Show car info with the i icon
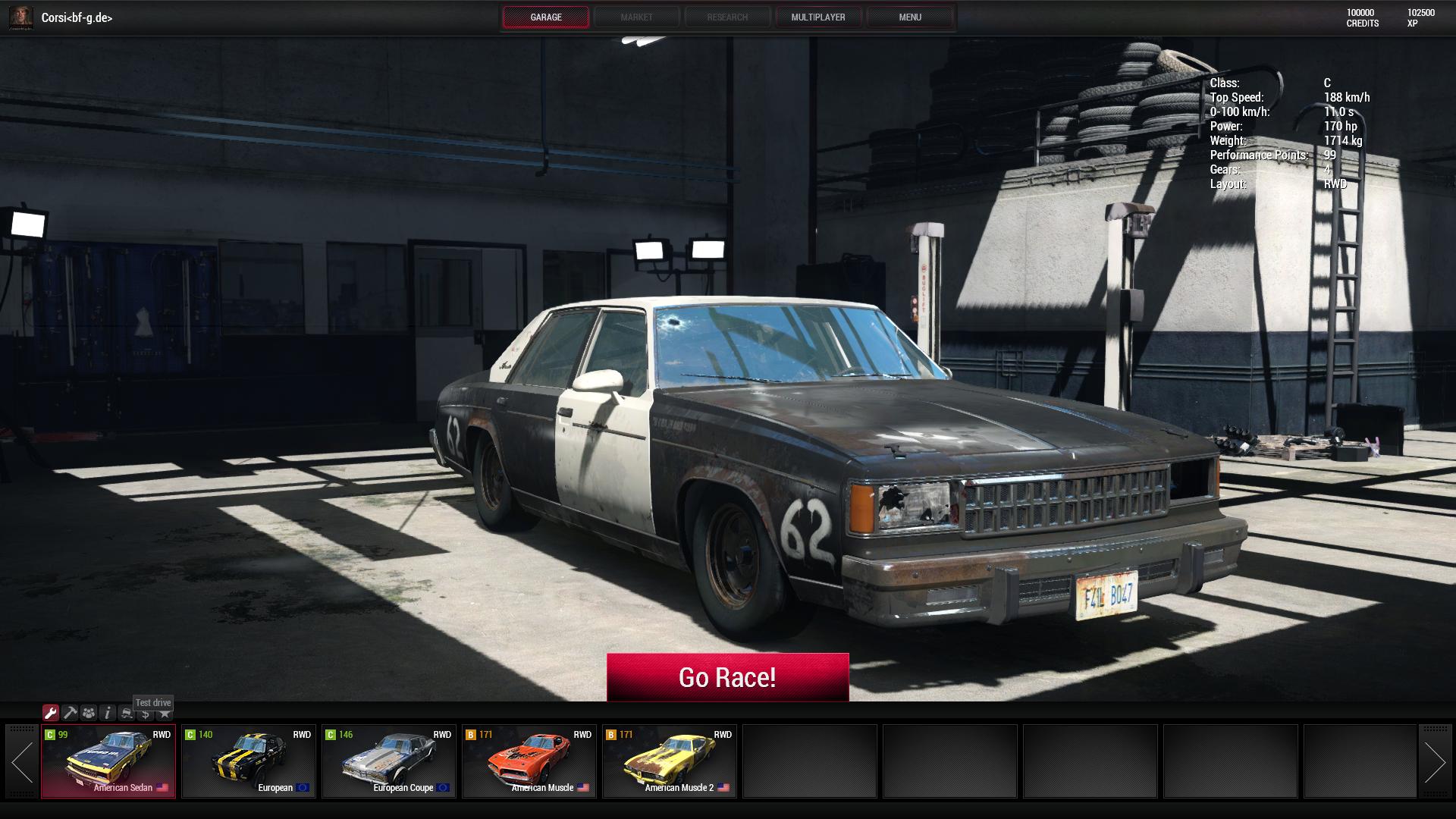 [108, 713]
